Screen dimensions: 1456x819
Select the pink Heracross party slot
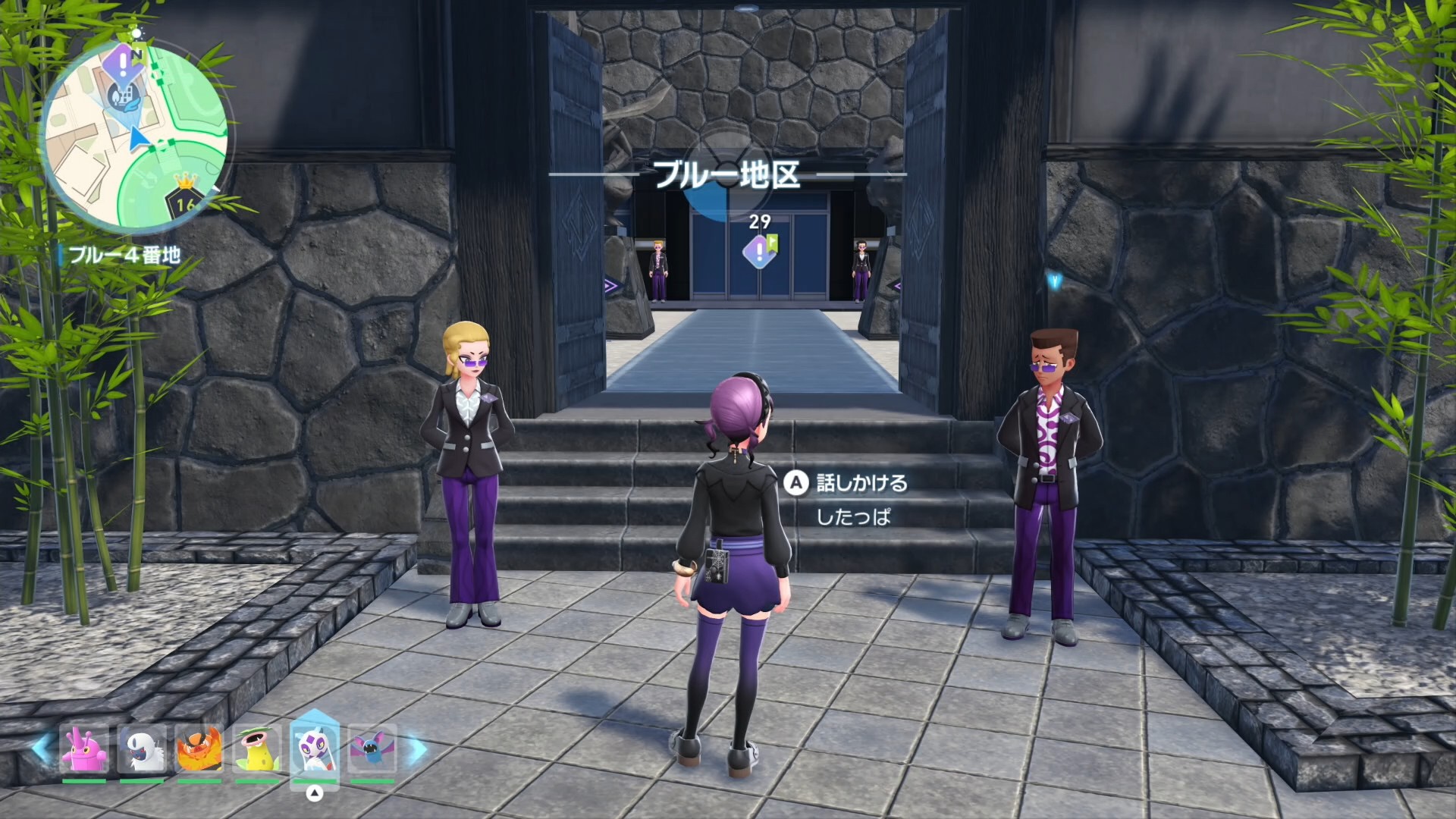84,749
